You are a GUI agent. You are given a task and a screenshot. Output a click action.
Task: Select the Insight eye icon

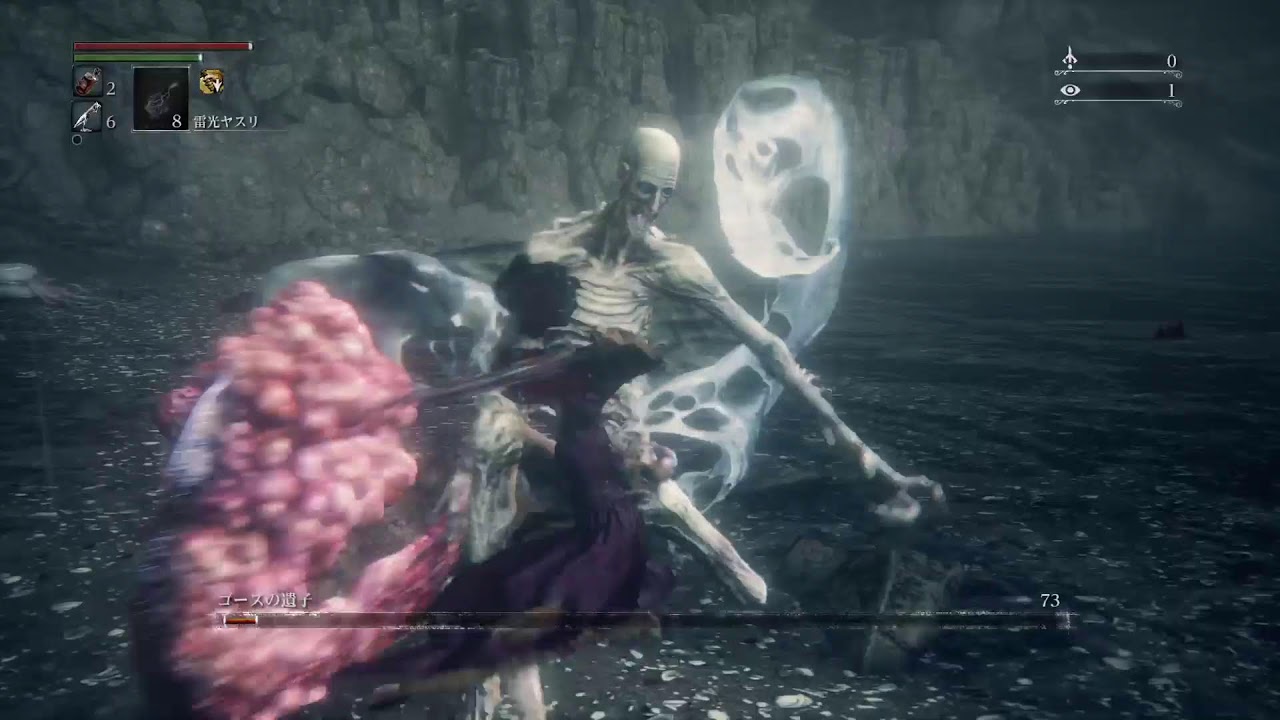click(1070, 92)
